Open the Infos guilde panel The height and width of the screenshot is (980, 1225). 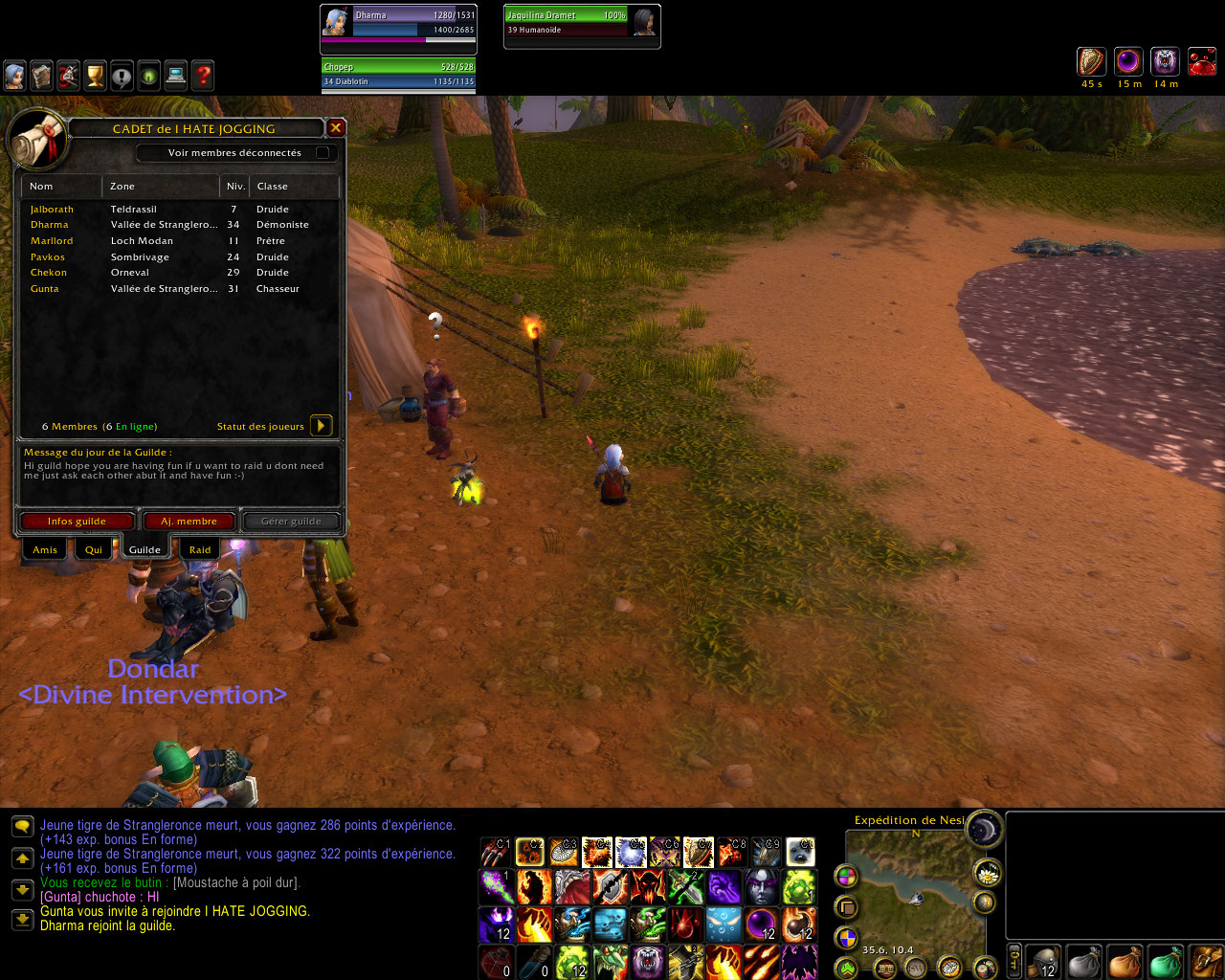point(77,522)
